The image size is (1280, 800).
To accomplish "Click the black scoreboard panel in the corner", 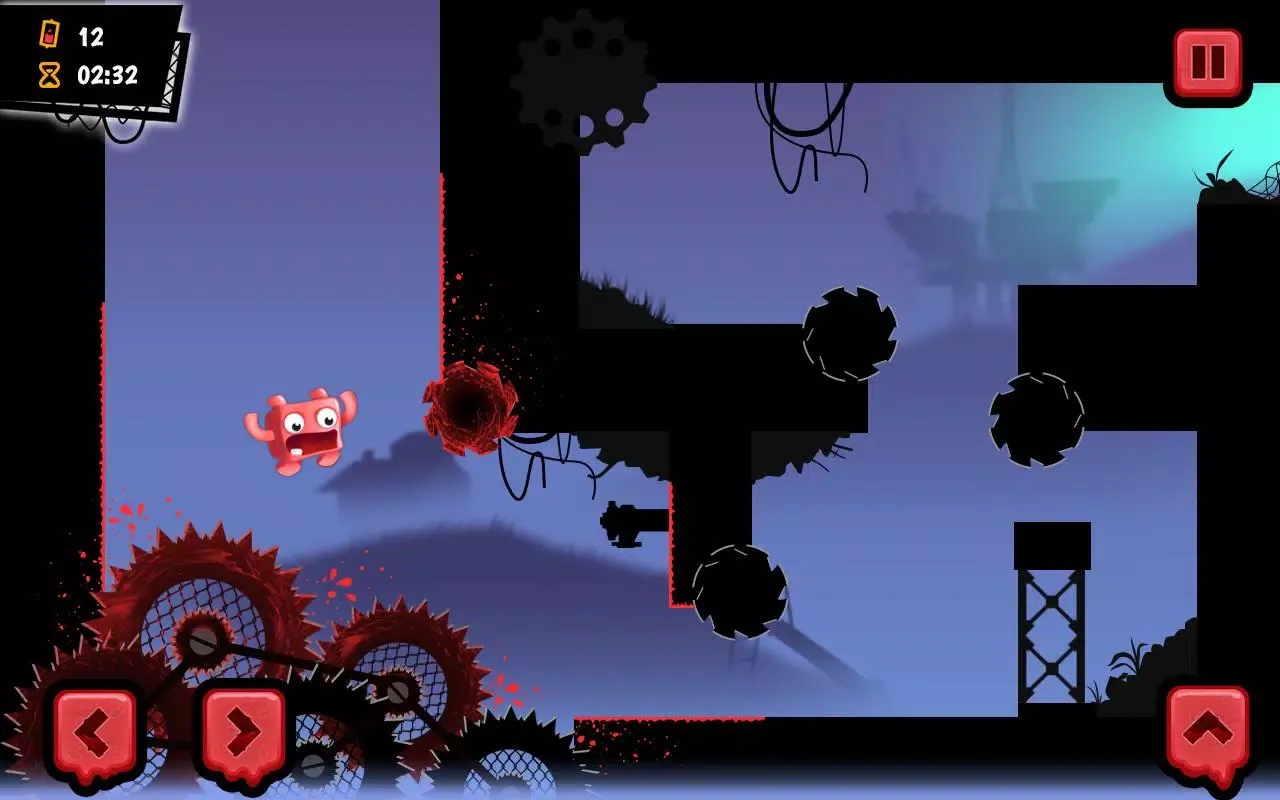I will coord(90,55).
